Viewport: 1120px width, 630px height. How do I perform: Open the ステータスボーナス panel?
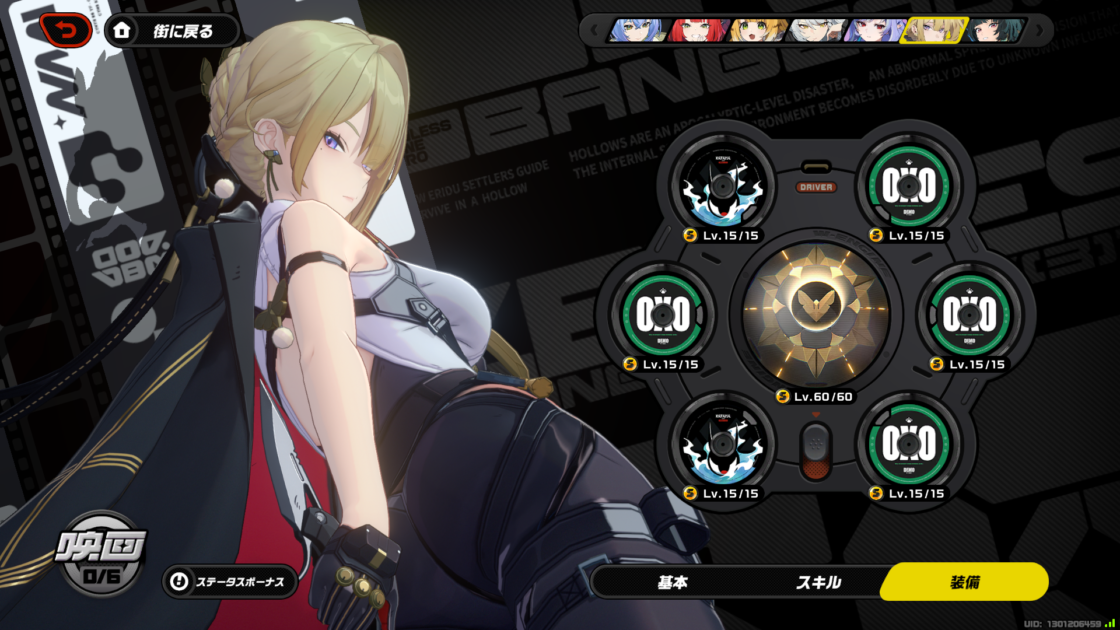230,581
